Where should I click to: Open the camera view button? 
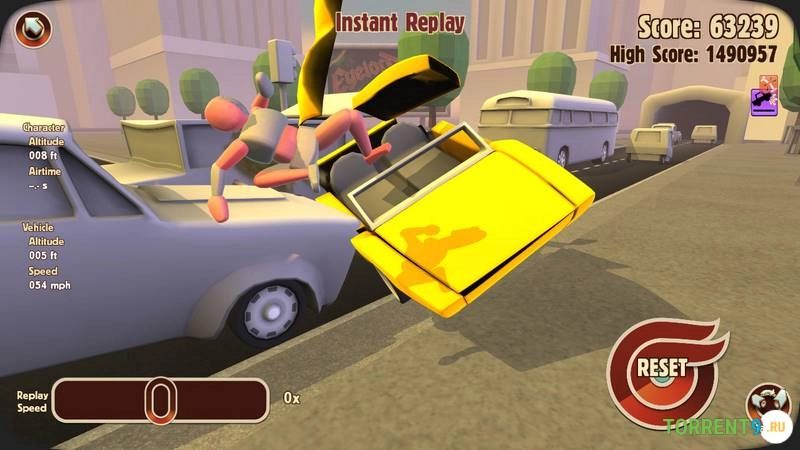click(766, 404)
